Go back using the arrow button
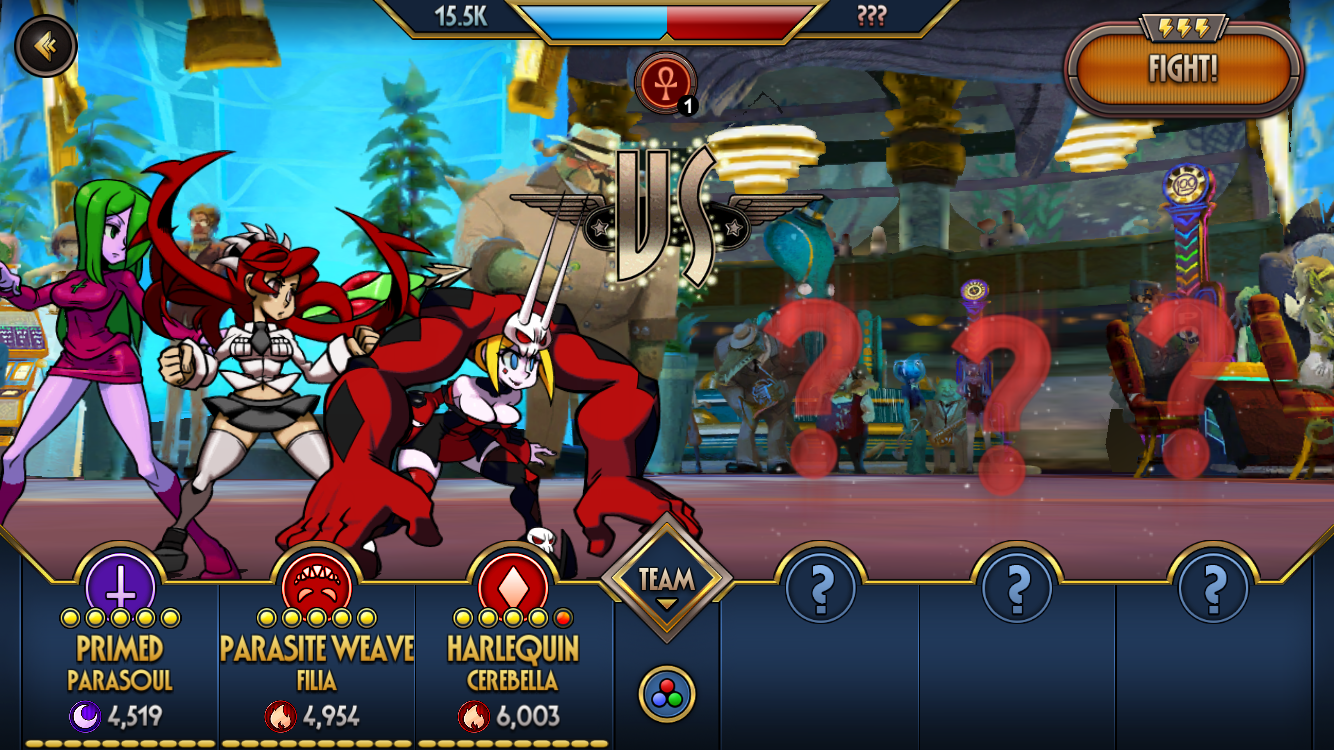The width and height of the screenshot is (1334, 750). [x=45, y=45]
